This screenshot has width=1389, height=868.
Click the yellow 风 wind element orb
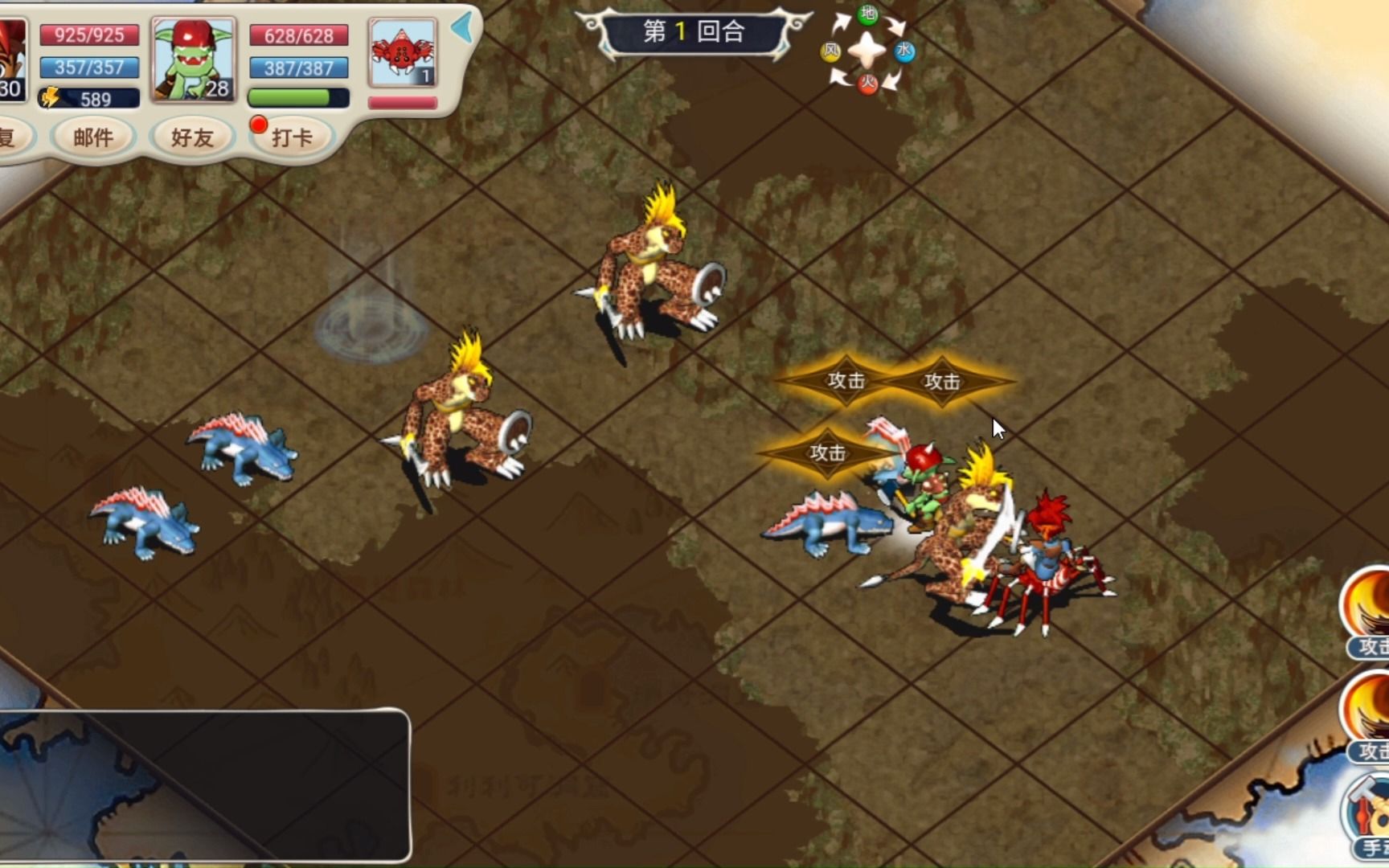click(830, 52)
